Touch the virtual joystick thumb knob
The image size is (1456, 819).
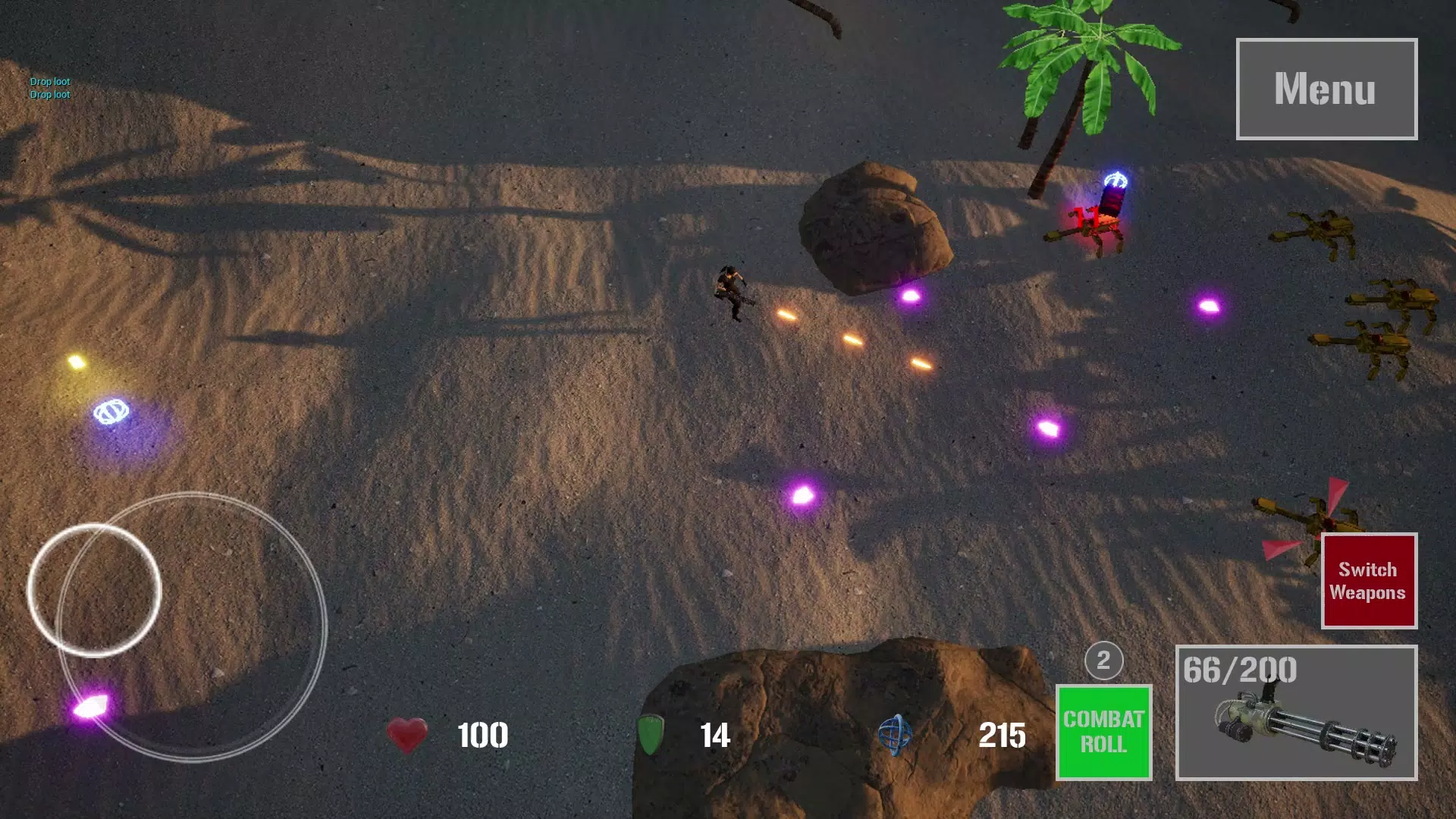[x=94, y=589]
